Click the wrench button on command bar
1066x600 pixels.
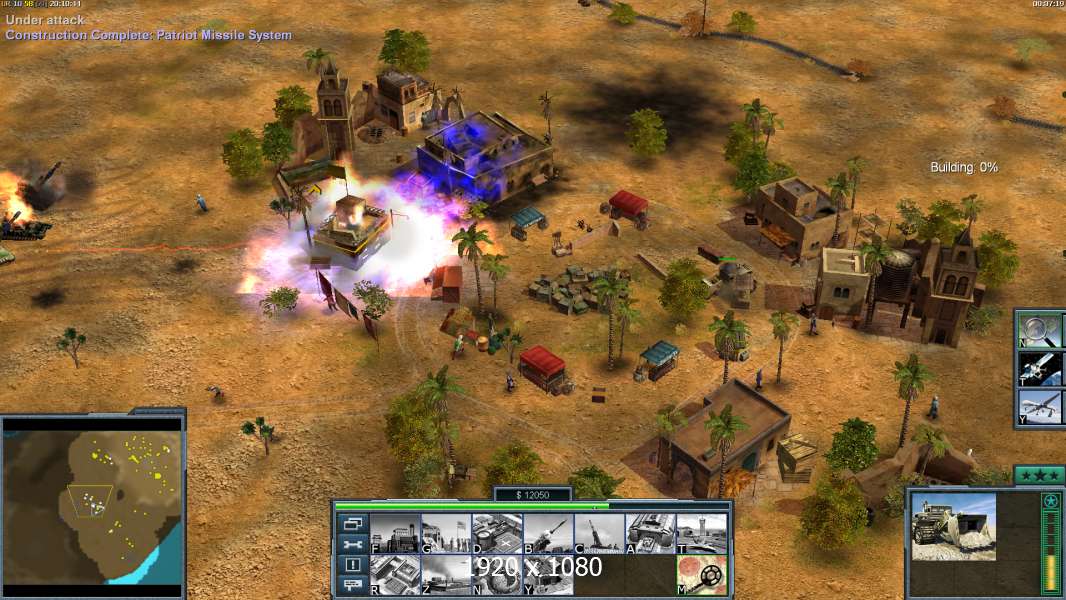(352, 544)
